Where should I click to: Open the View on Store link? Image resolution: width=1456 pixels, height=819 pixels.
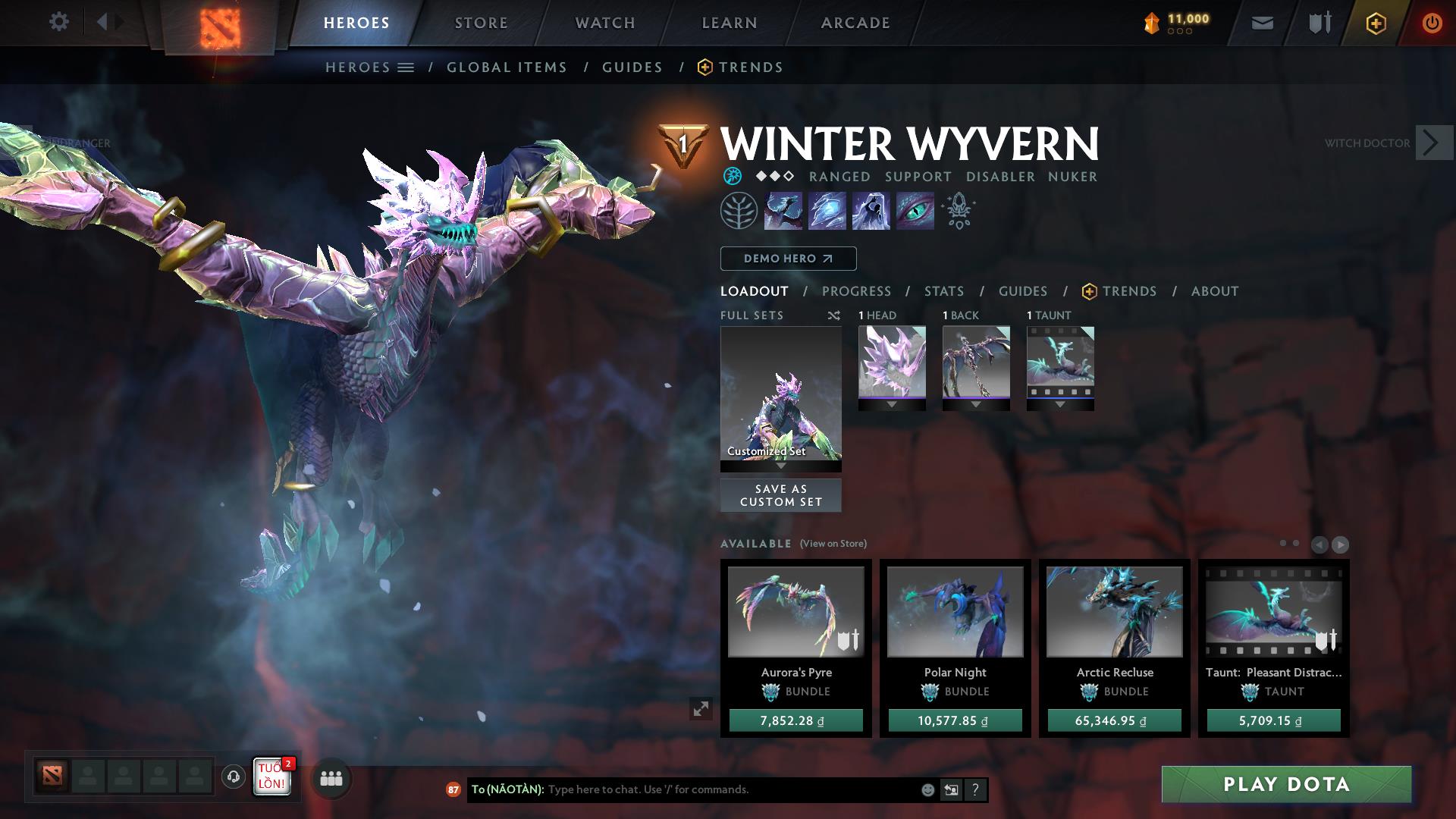(x=833, y=544)
